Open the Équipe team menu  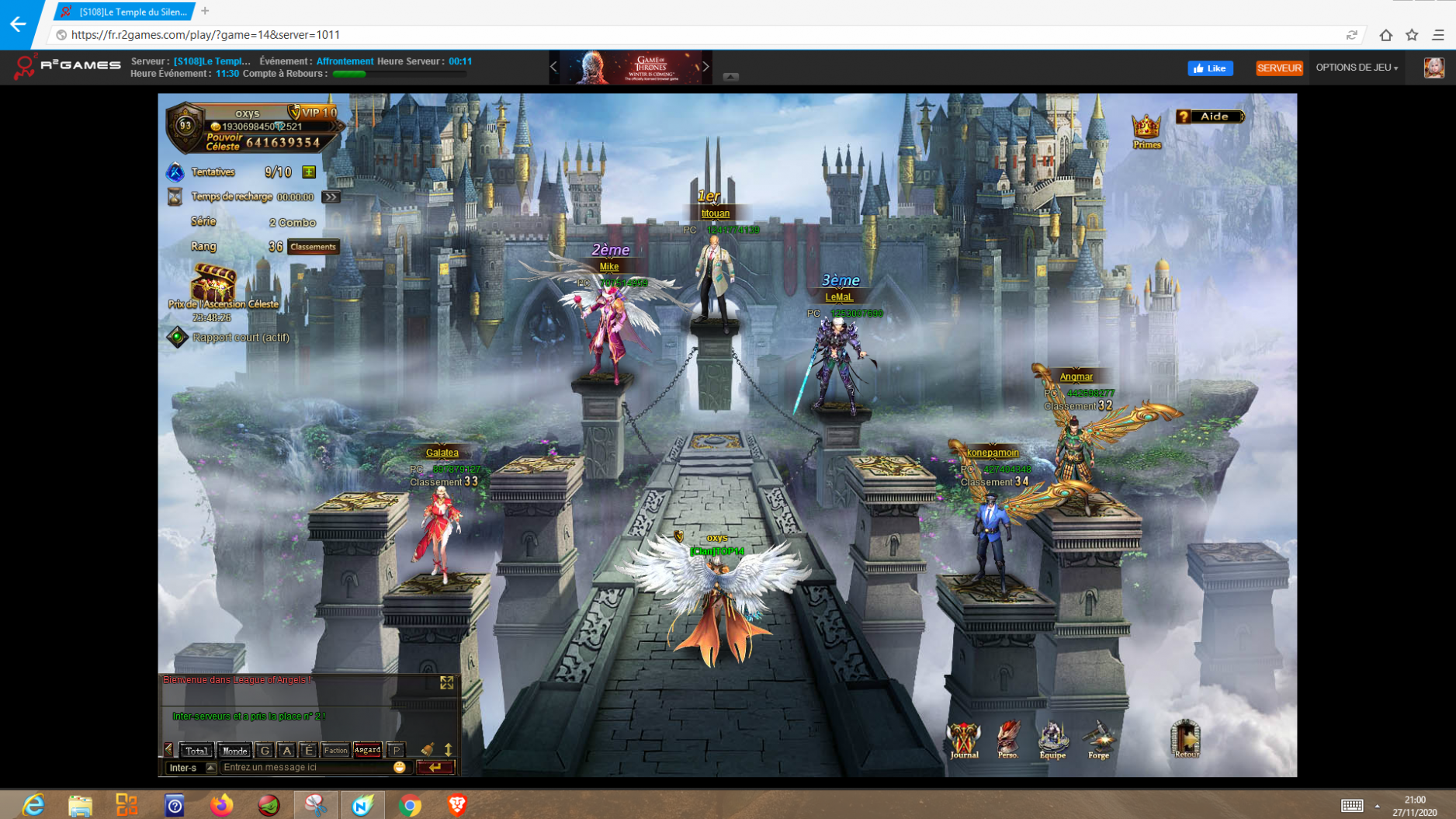(1052, 739)
